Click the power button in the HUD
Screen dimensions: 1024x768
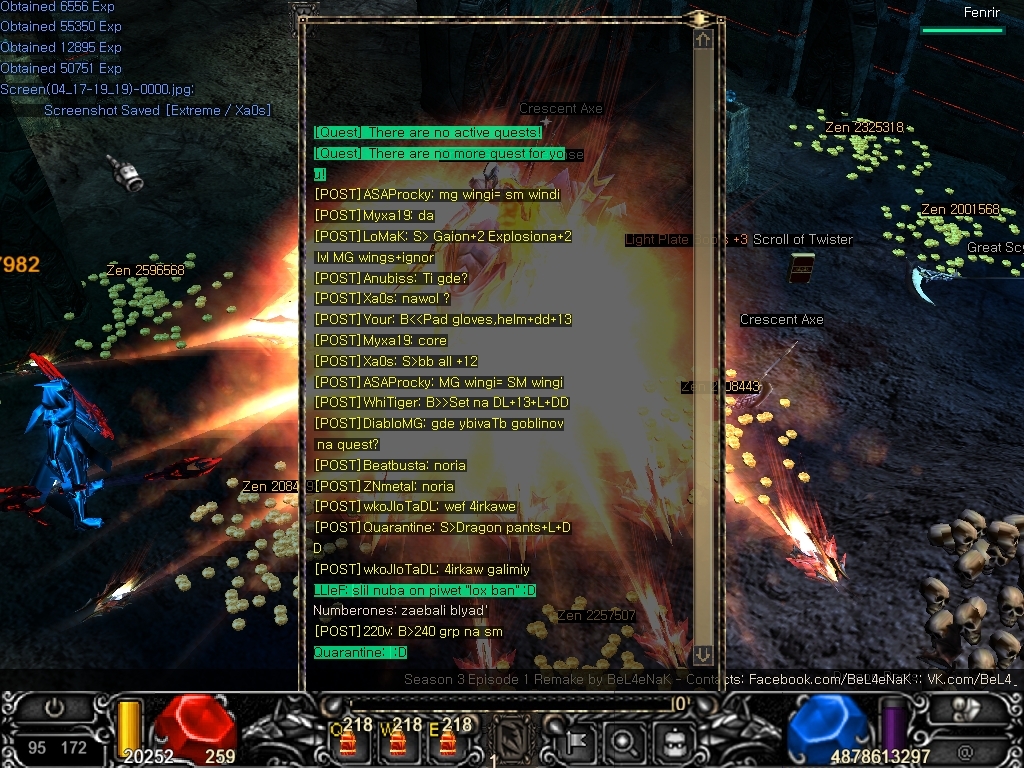[54, 708]
